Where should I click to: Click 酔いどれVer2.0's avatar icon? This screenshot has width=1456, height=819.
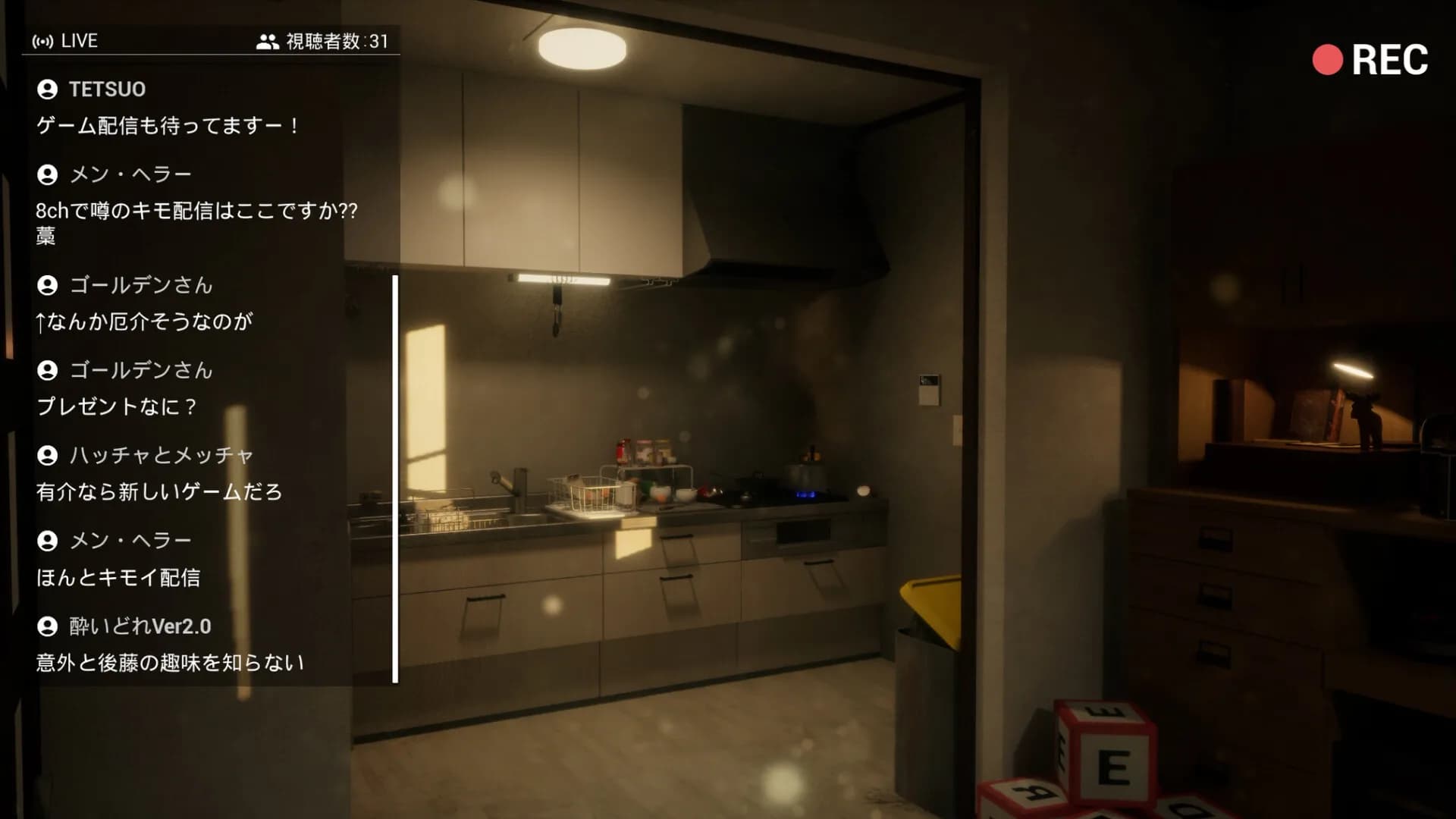point(48,626)
